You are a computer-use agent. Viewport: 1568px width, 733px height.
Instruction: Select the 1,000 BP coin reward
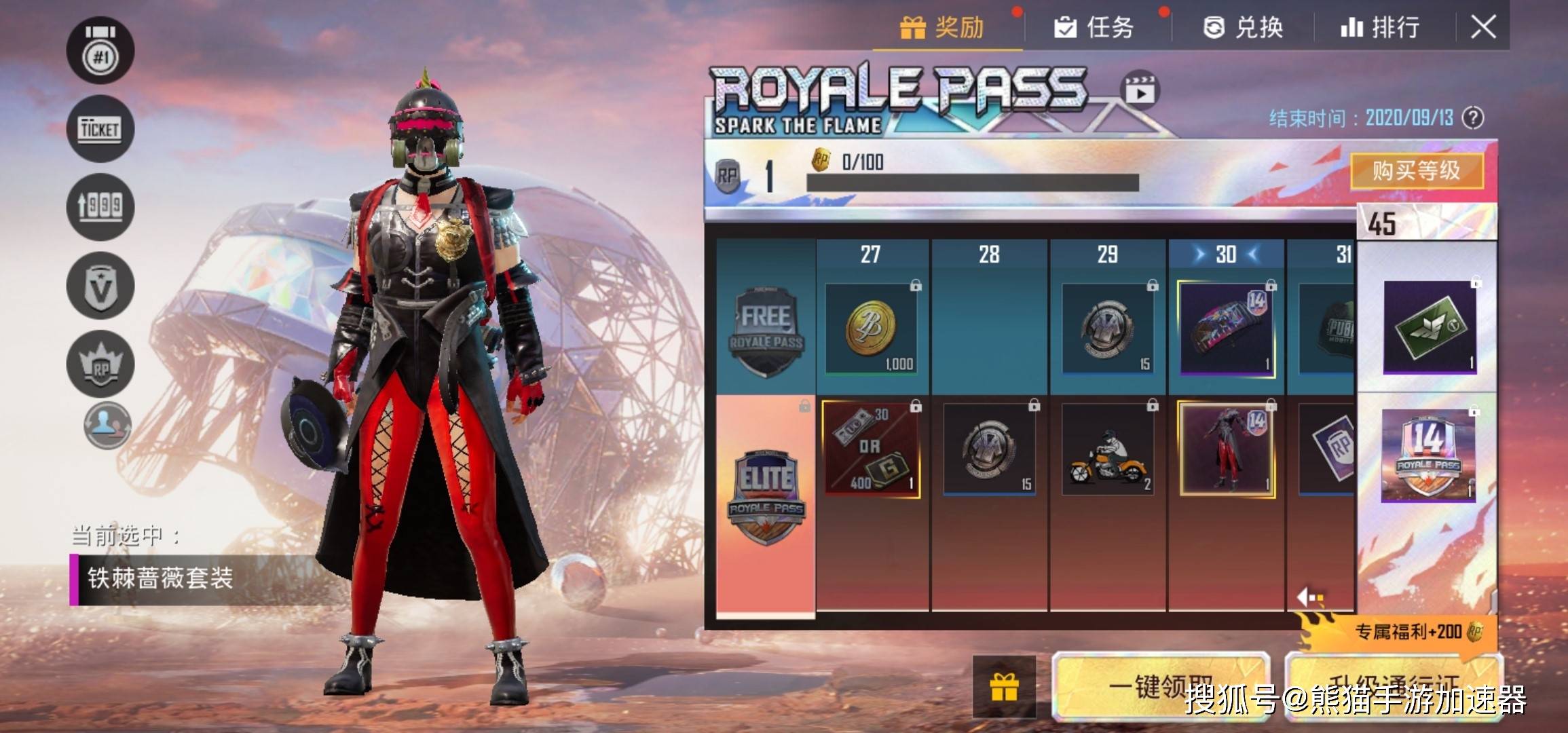click(x=871, y=328)
